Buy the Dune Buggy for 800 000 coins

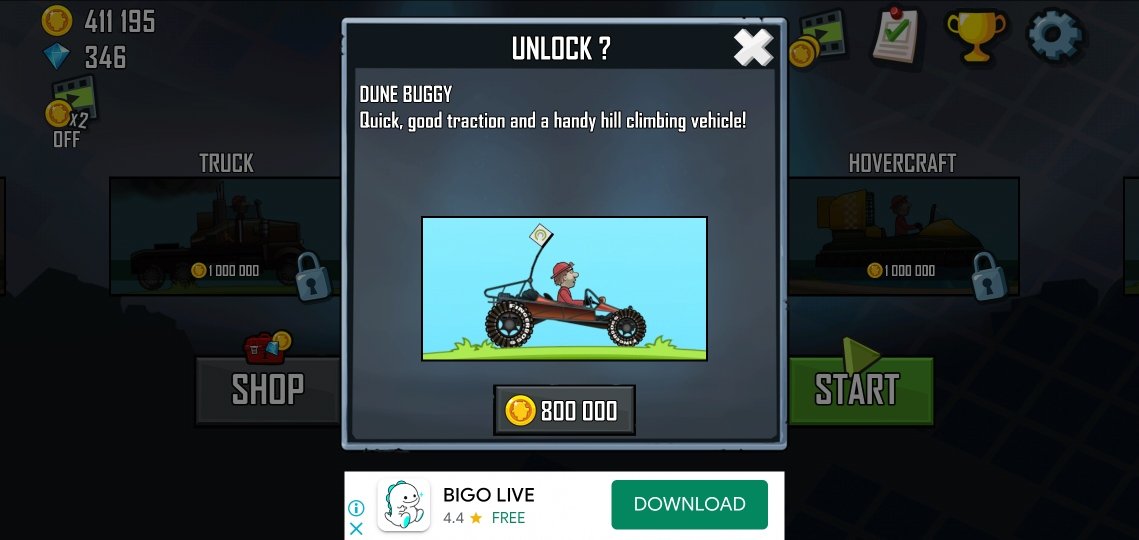point(564,410)
